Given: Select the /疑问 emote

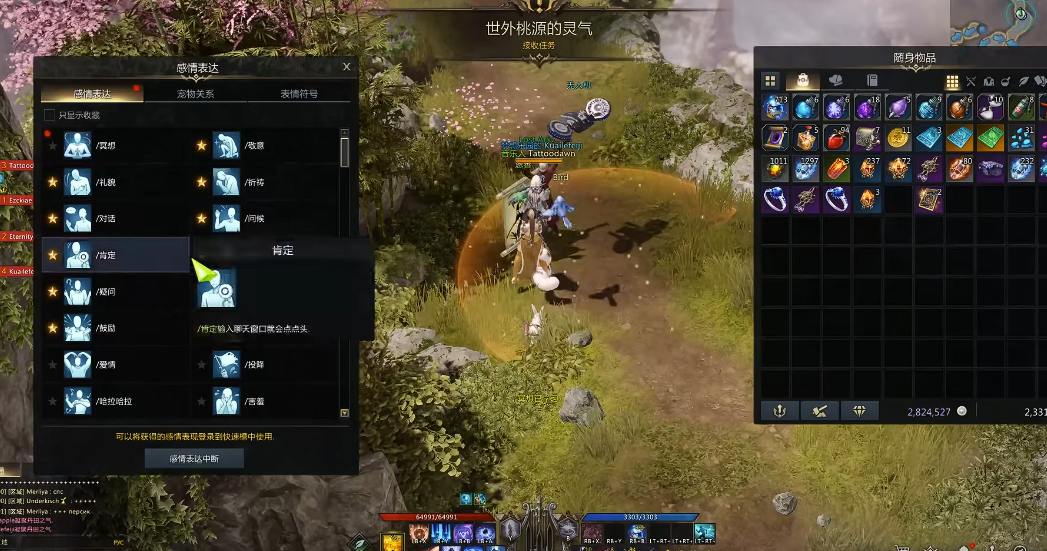Looking at the screenshot, I should [x=110, y=292].
